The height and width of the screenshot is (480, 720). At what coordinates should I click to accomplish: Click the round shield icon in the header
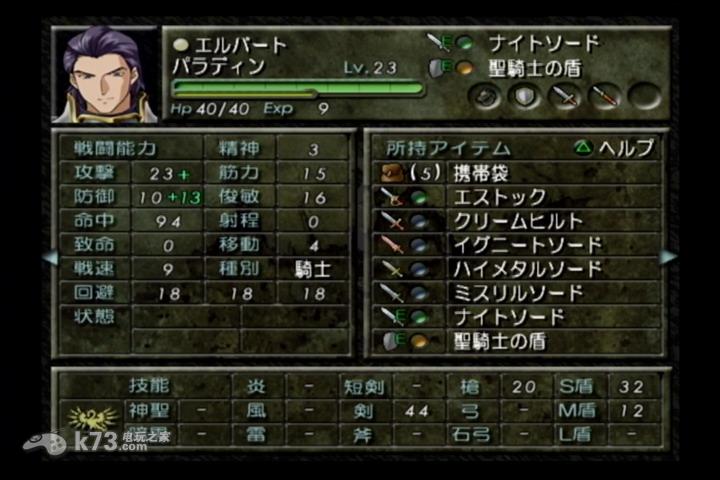[x=523, y=97]
